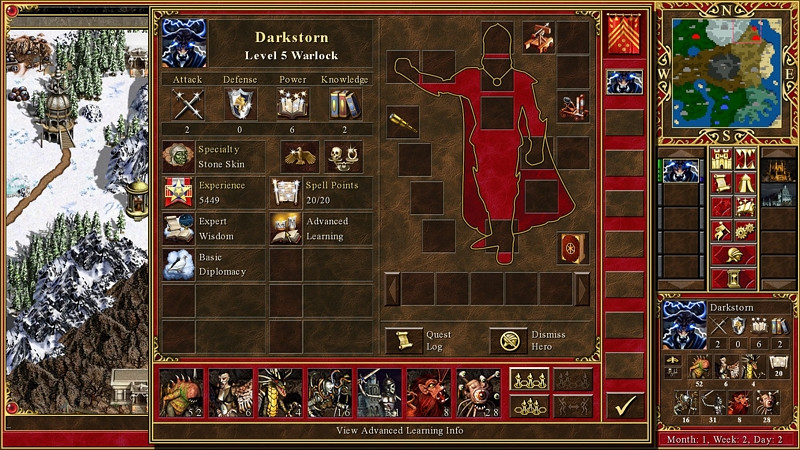Viewport: 800px width, 450px height.
Task: Select the spyglass artifact slot
Action: (x=403, y=122)
